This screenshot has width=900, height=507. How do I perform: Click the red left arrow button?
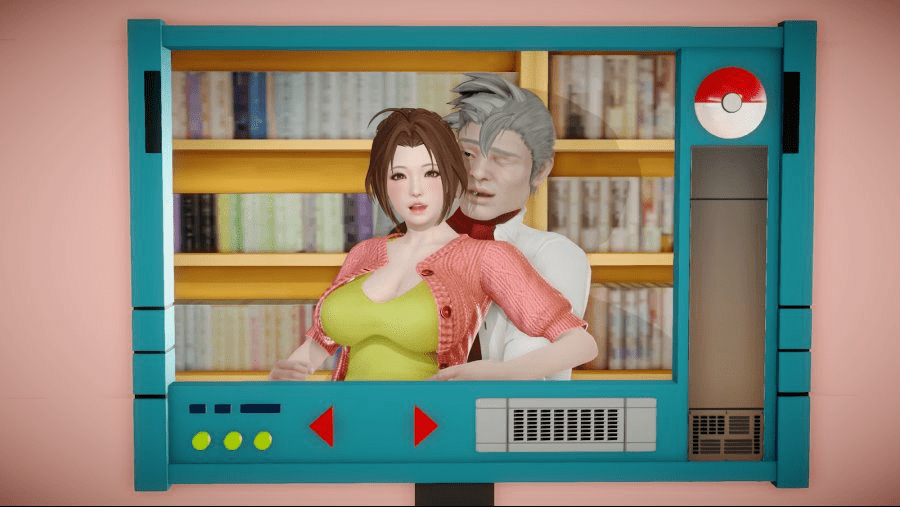[x=322, y=426]
